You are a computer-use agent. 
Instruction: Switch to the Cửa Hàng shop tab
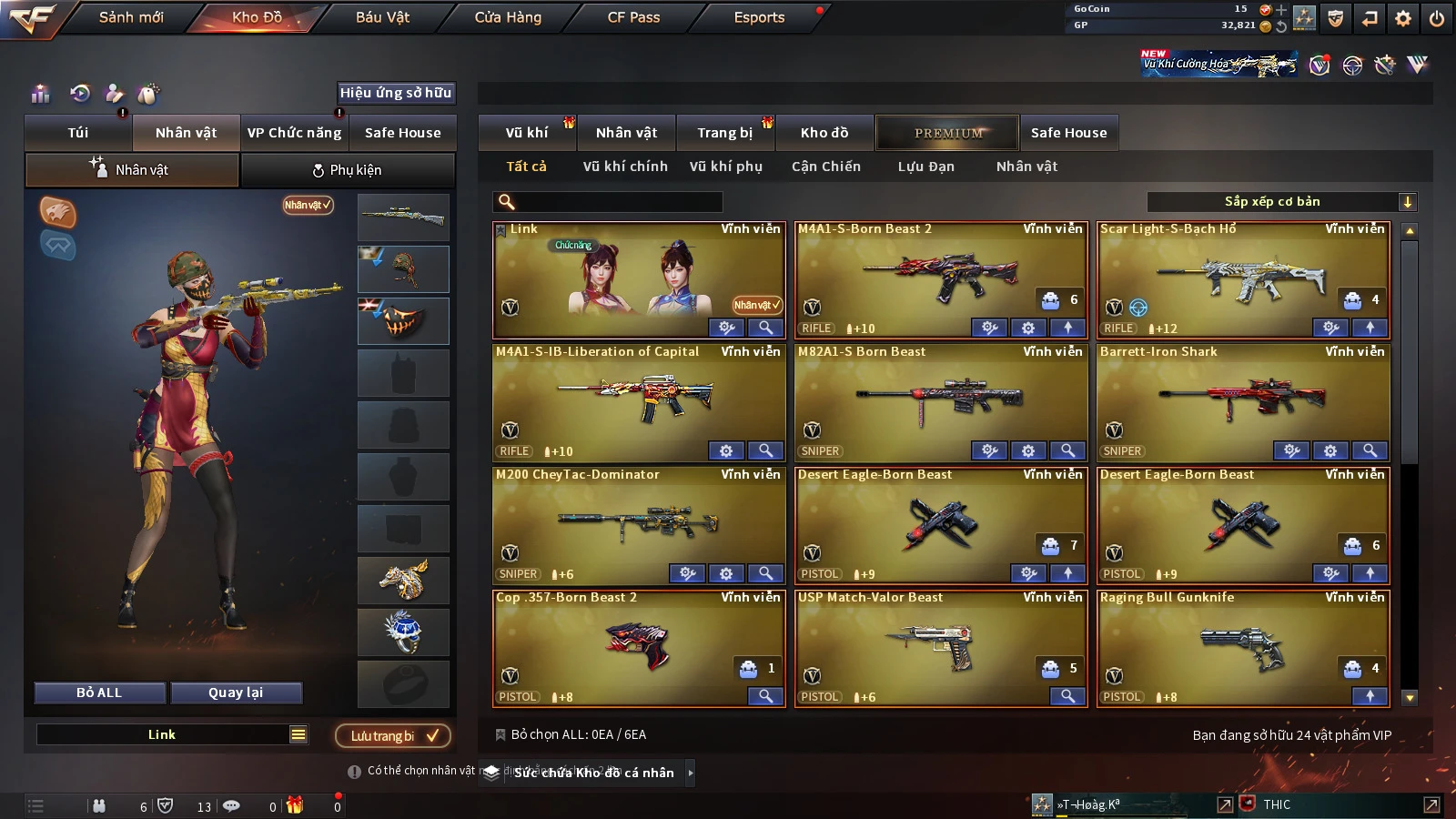pyautogui.click(x=508, y=17)
